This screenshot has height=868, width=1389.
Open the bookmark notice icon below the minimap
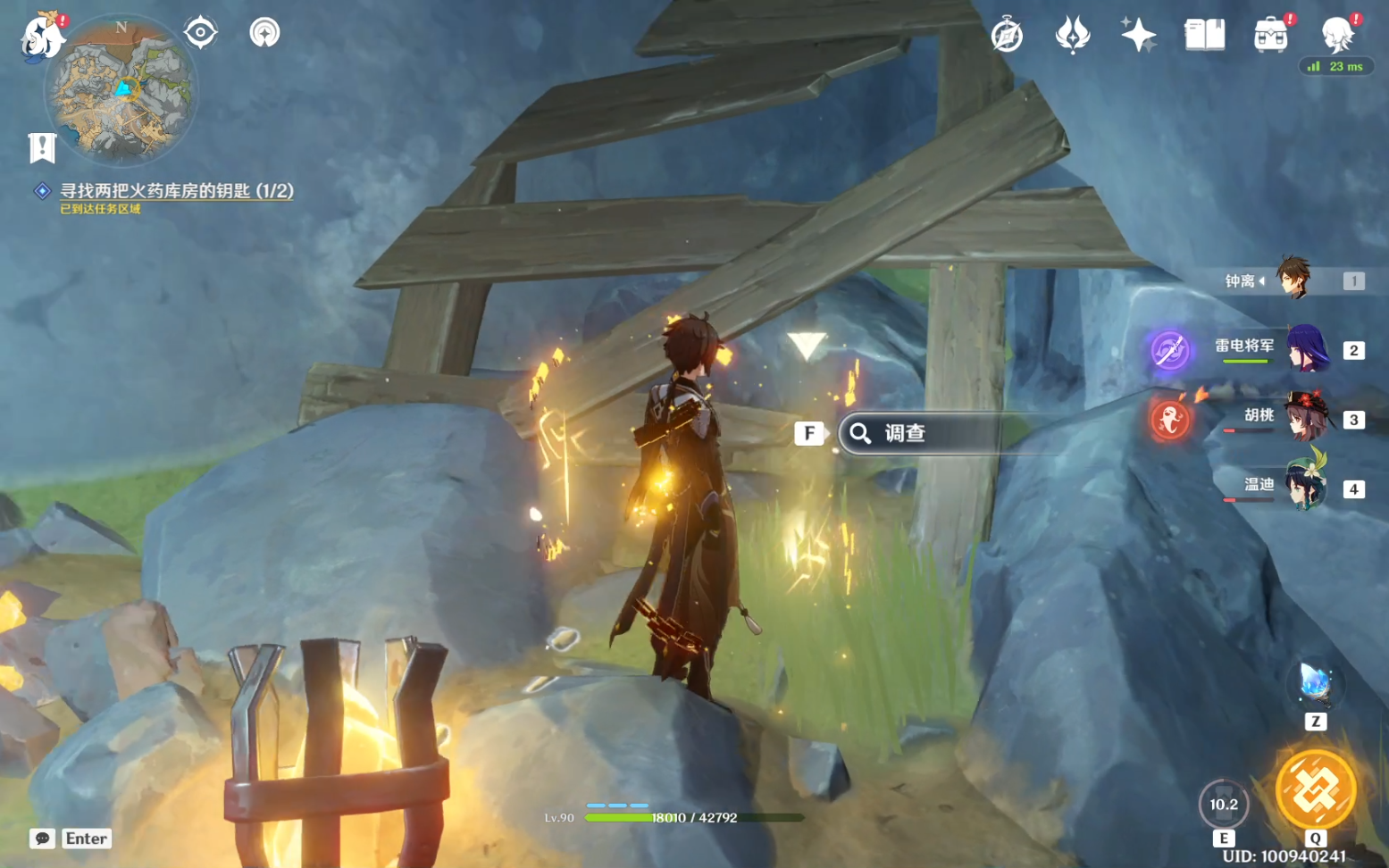[42, 147]
